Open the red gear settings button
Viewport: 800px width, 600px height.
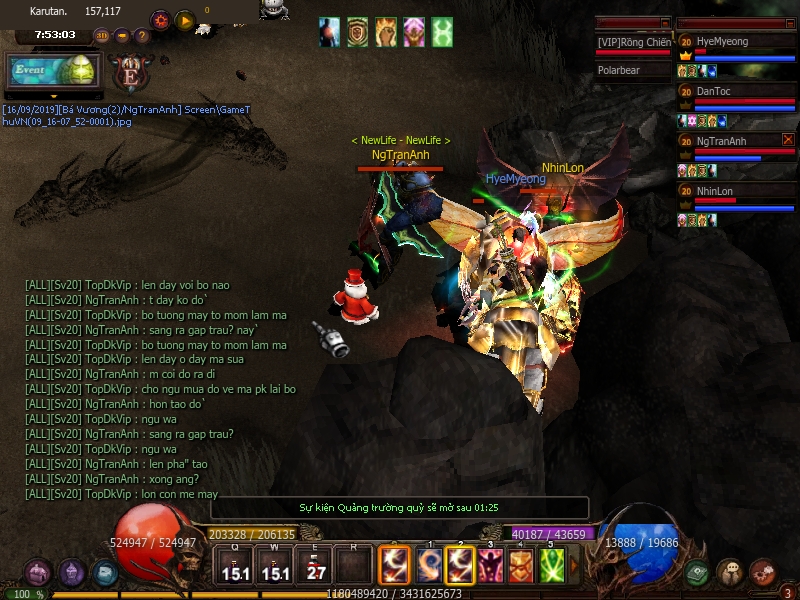coord(160,20)
